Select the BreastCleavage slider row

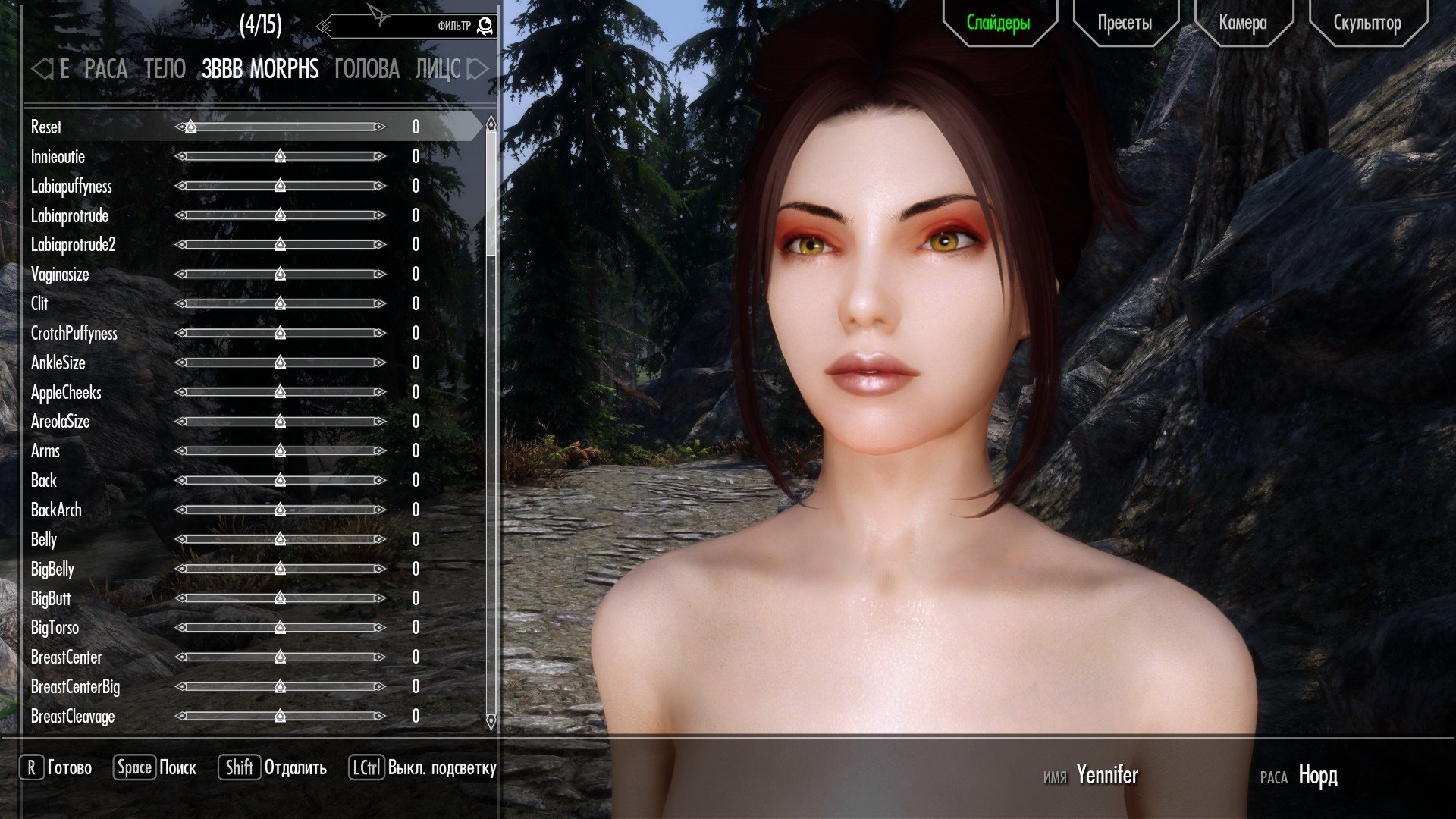73,717
